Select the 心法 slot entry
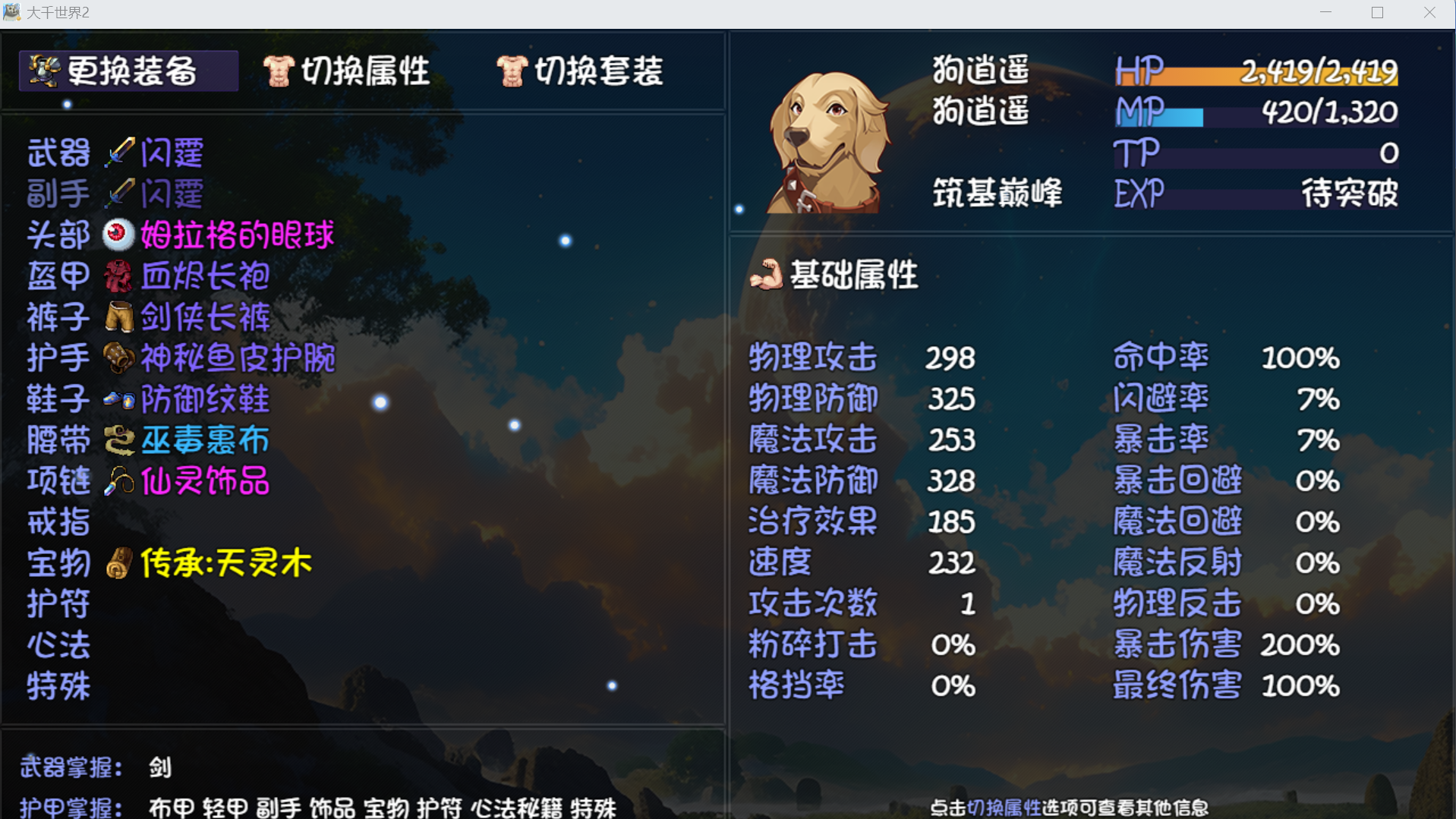 tap(59, 646)
